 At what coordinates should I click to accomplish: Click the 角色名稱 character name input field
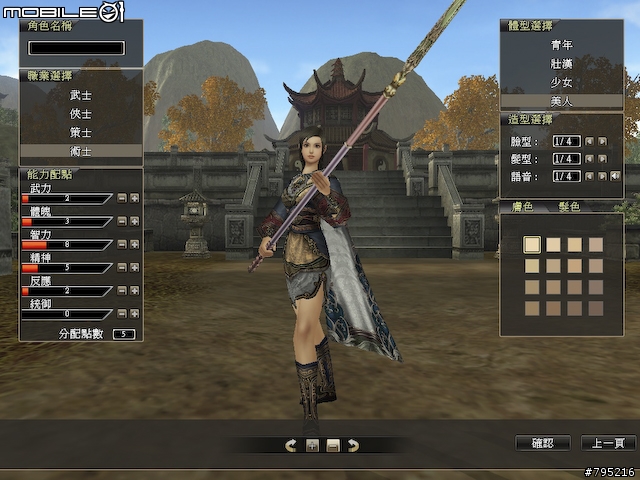77,47
